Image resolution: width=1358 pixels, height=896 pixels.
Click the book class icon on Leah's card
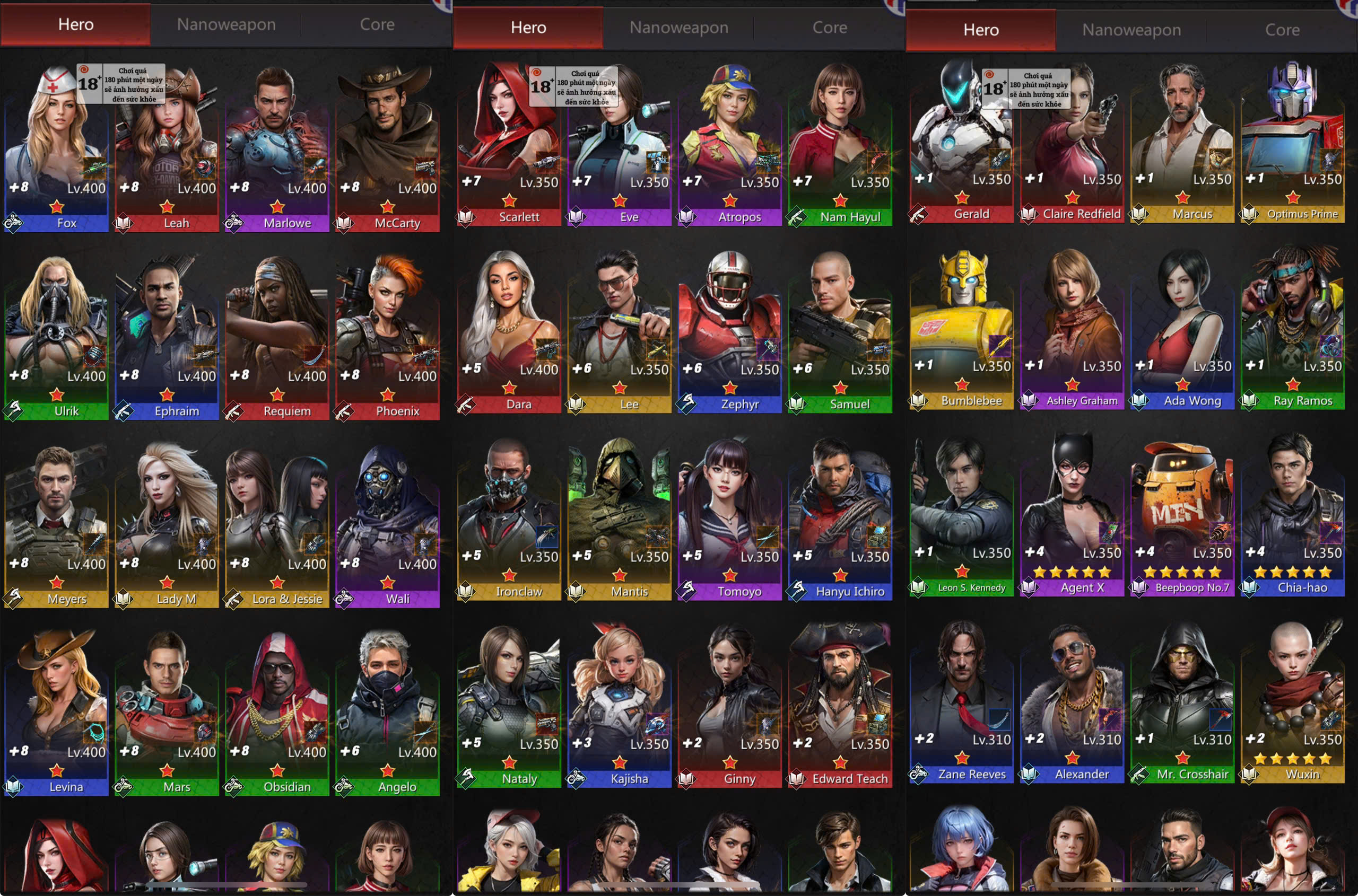(x=124, y=223)
